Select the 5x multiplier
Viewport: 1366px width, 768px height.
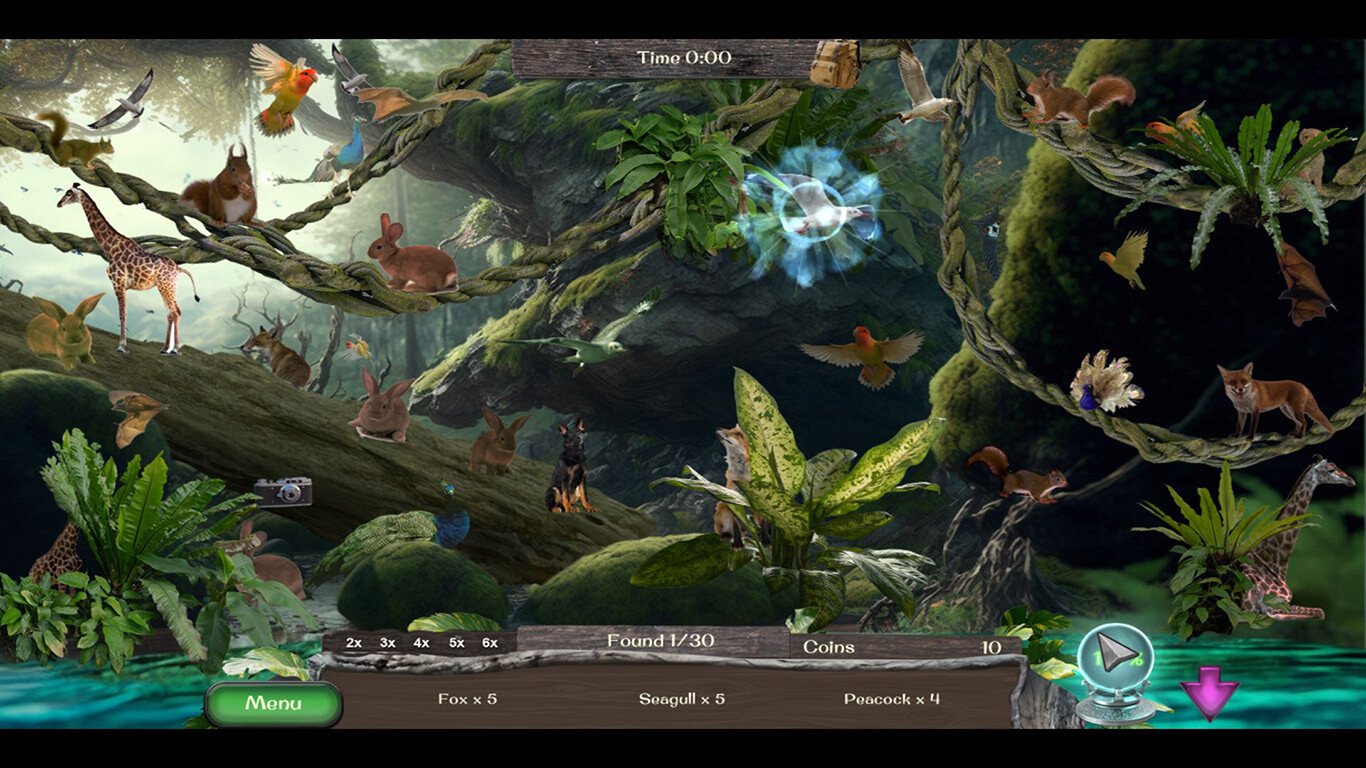coord(453,644)
